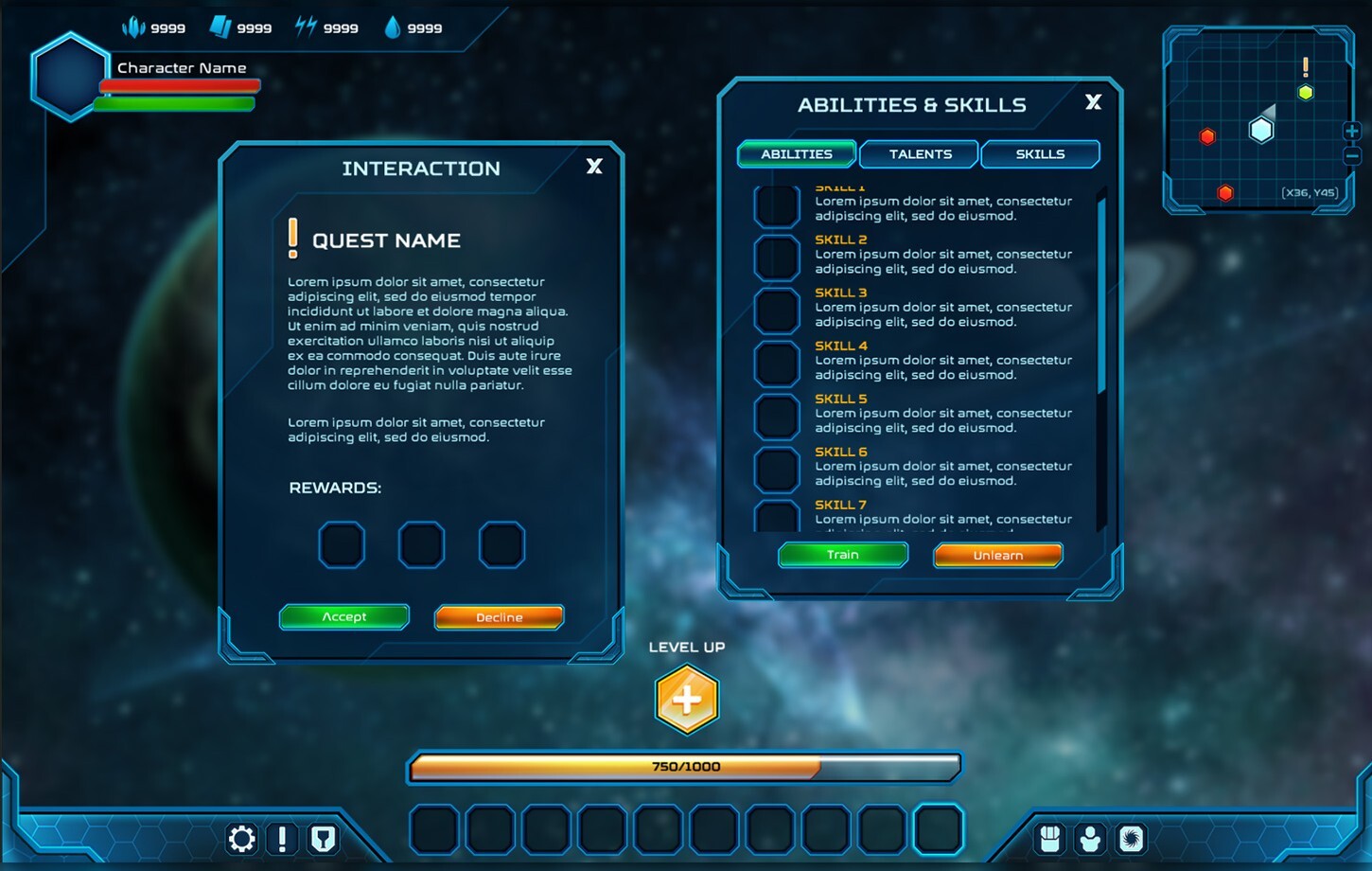The image size is (1372, 871).
Task: Click the Level Up plus hexagon
Action: click(687, 700)
